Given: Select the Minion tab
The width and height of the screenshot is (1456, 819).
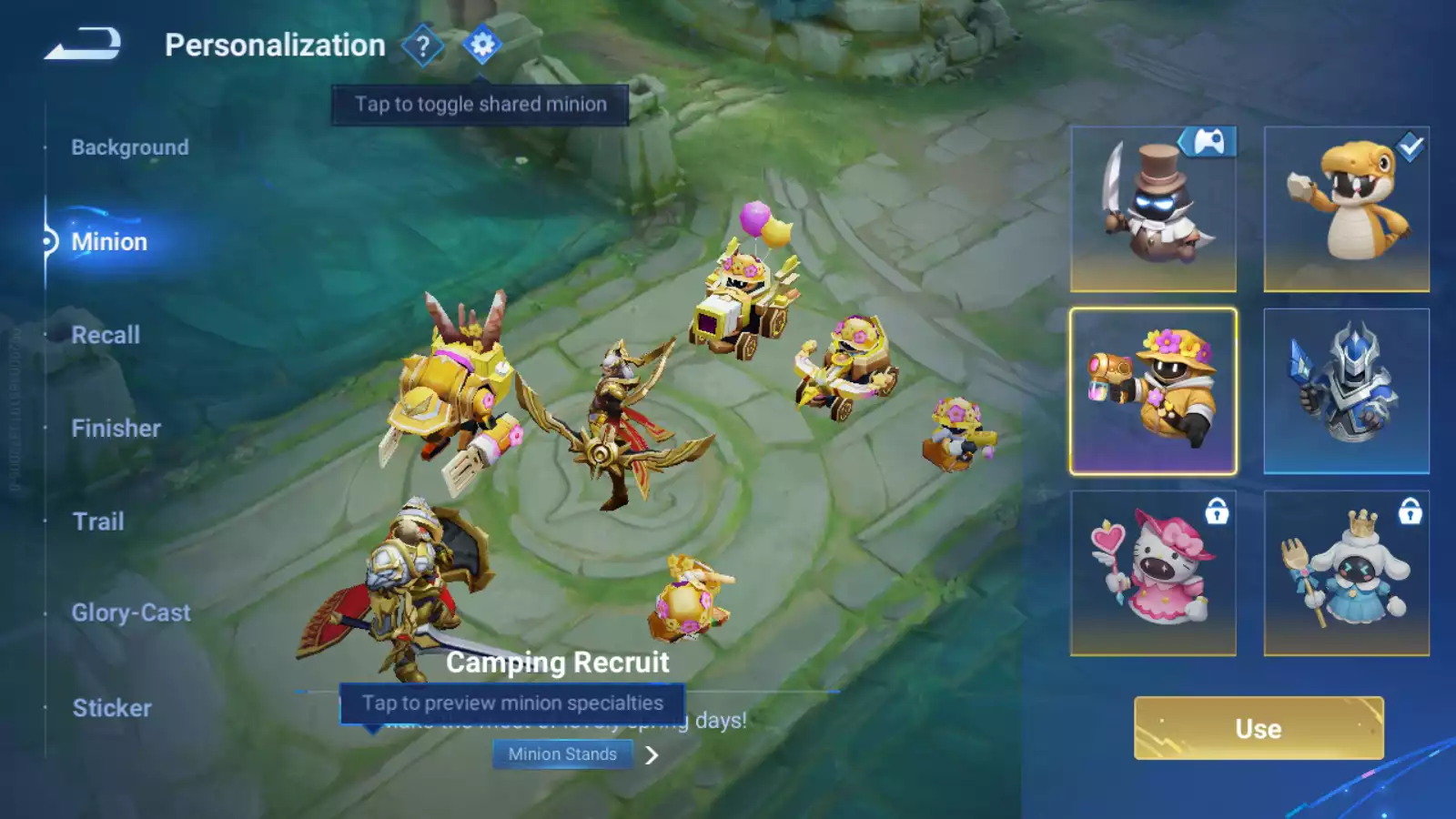Looking at the screenshot, I should (x=109, y=242).
